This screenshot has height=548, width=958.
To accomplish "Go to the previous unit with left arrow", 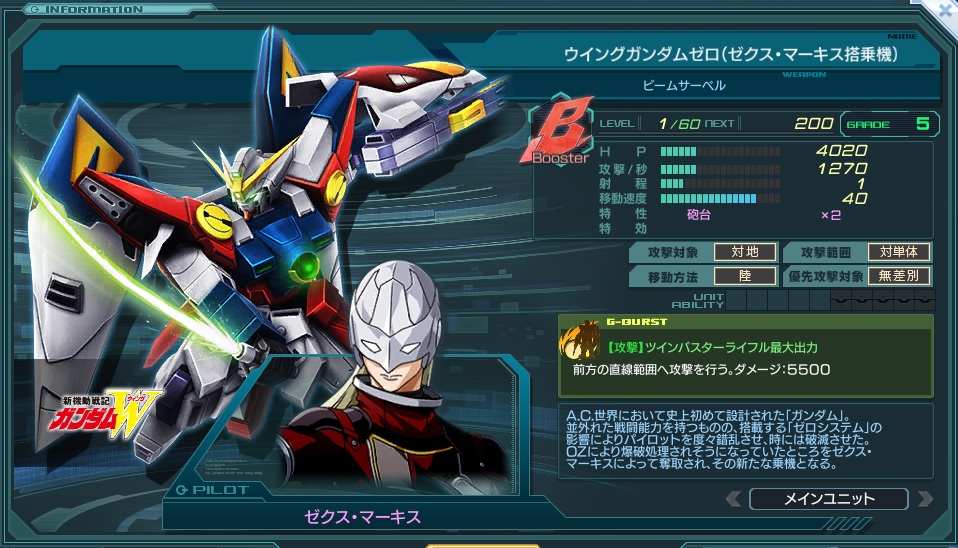I will (734, 498).
